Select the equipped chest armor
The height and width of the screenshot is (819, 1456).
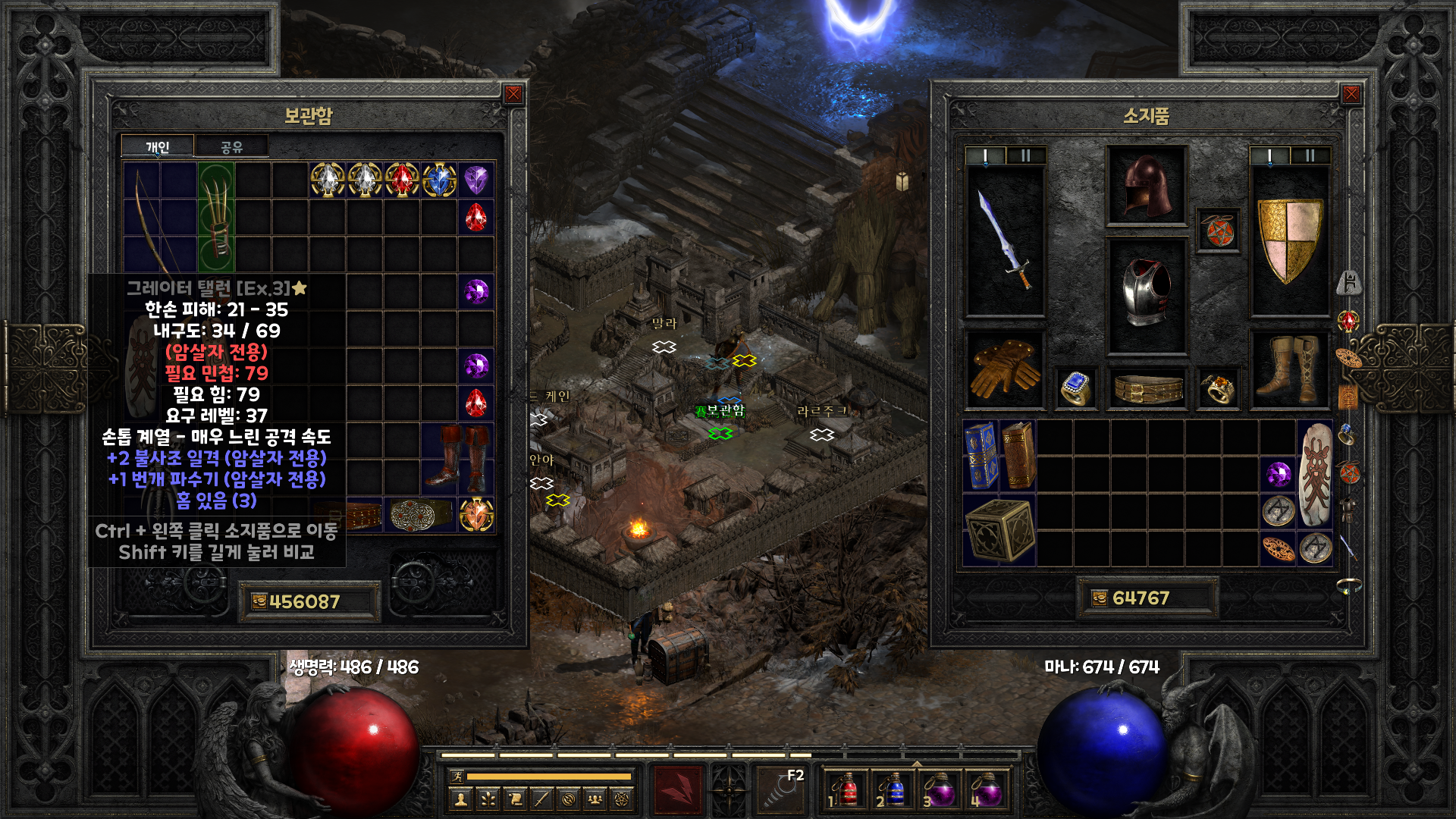click(x=1146, y=294)
